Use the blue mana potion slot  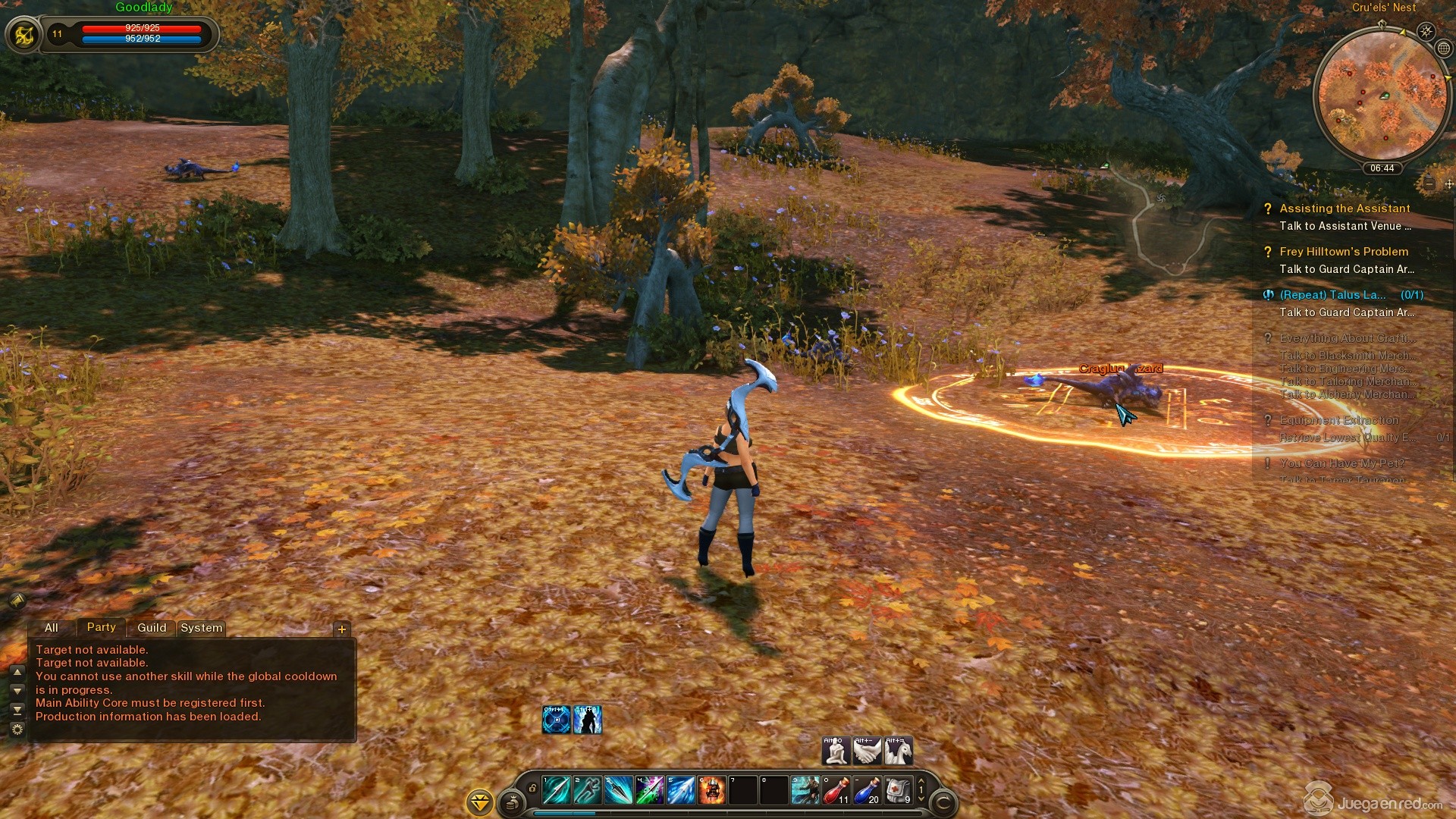coord(867,790)
